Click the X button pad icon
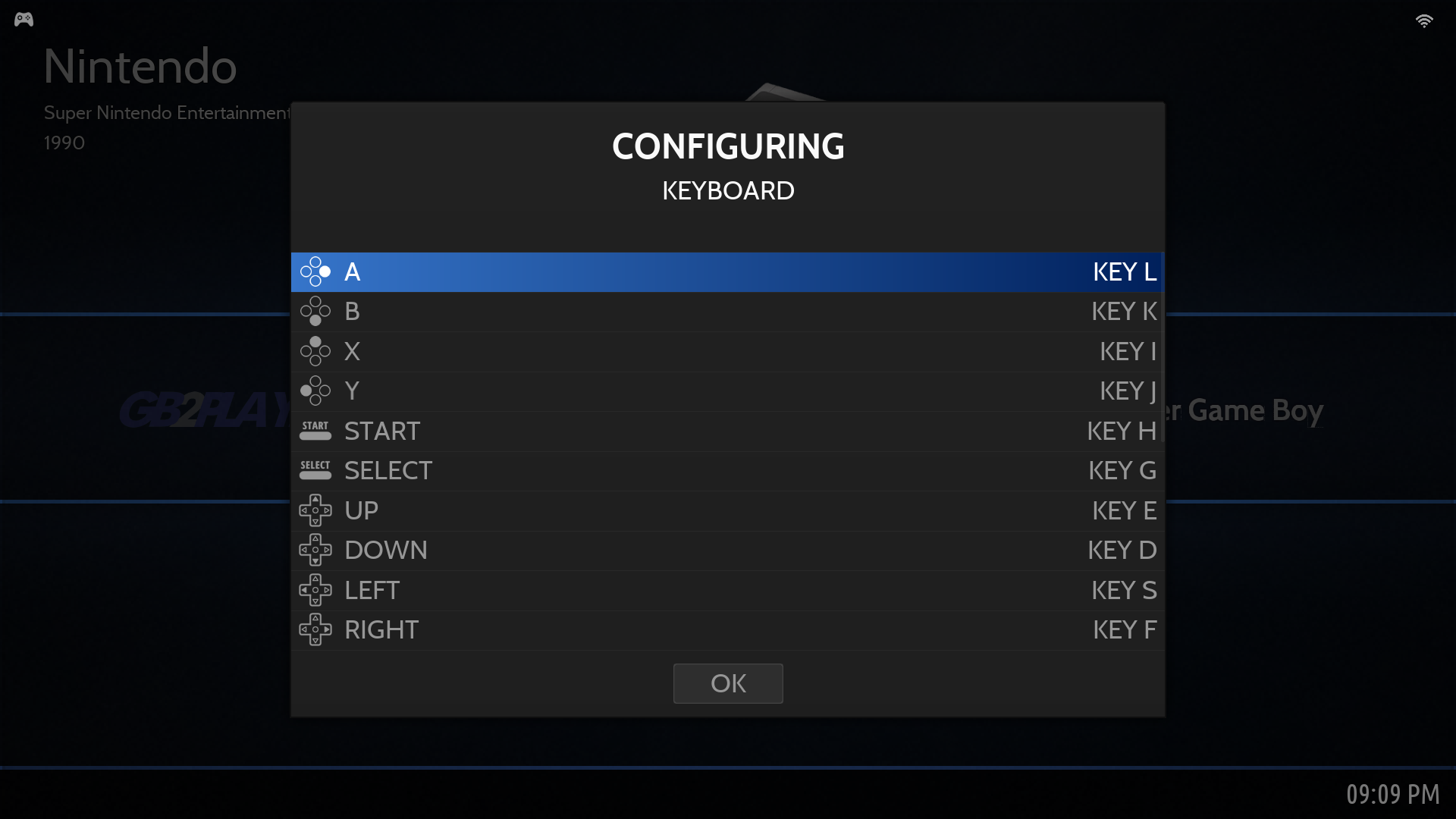1456x819 pixels. pyautogui.click(x=316, y=350)
